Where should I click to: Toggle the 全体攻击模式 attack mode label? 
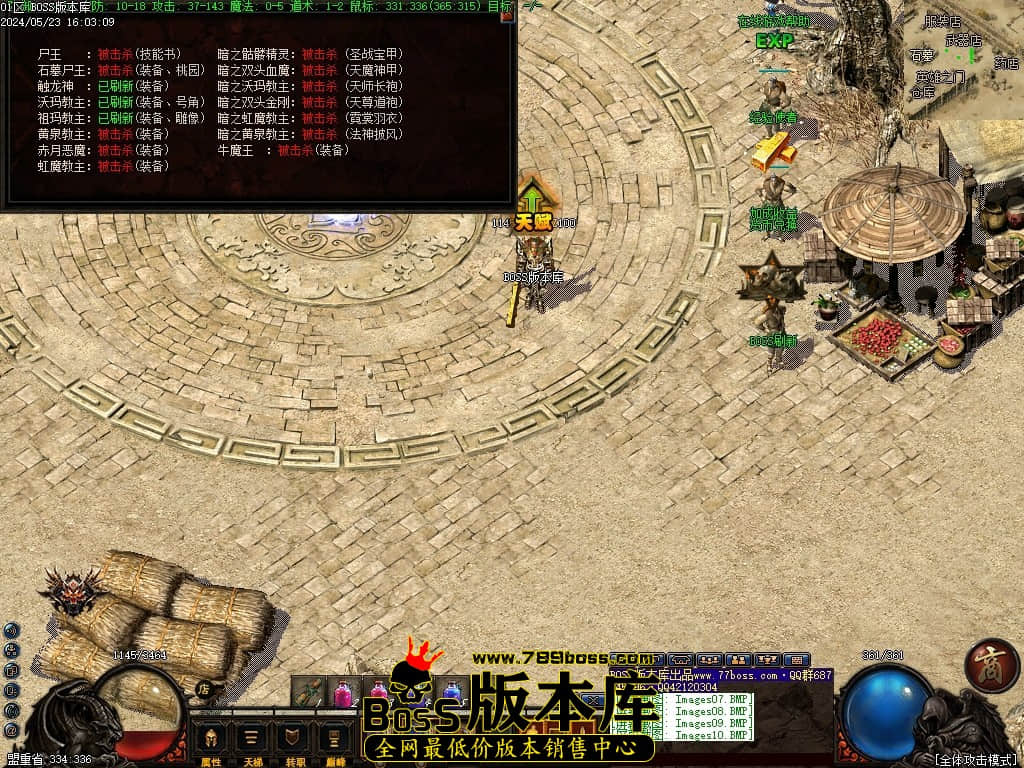(976, 760)
